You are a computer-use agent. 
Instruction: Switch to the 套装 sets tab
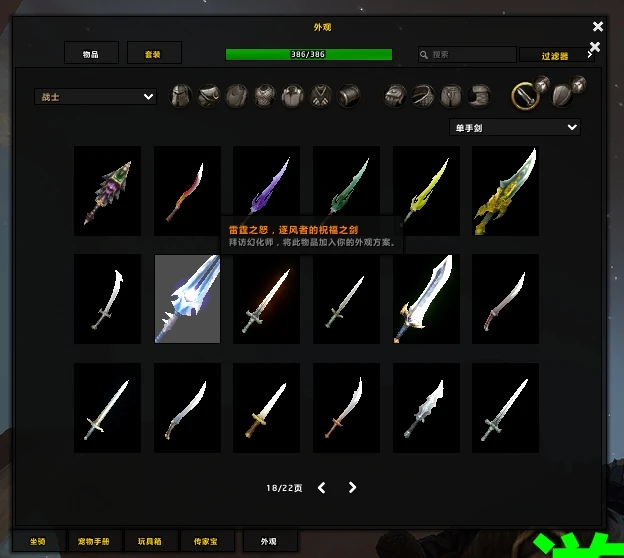click(x=151, y=54)
